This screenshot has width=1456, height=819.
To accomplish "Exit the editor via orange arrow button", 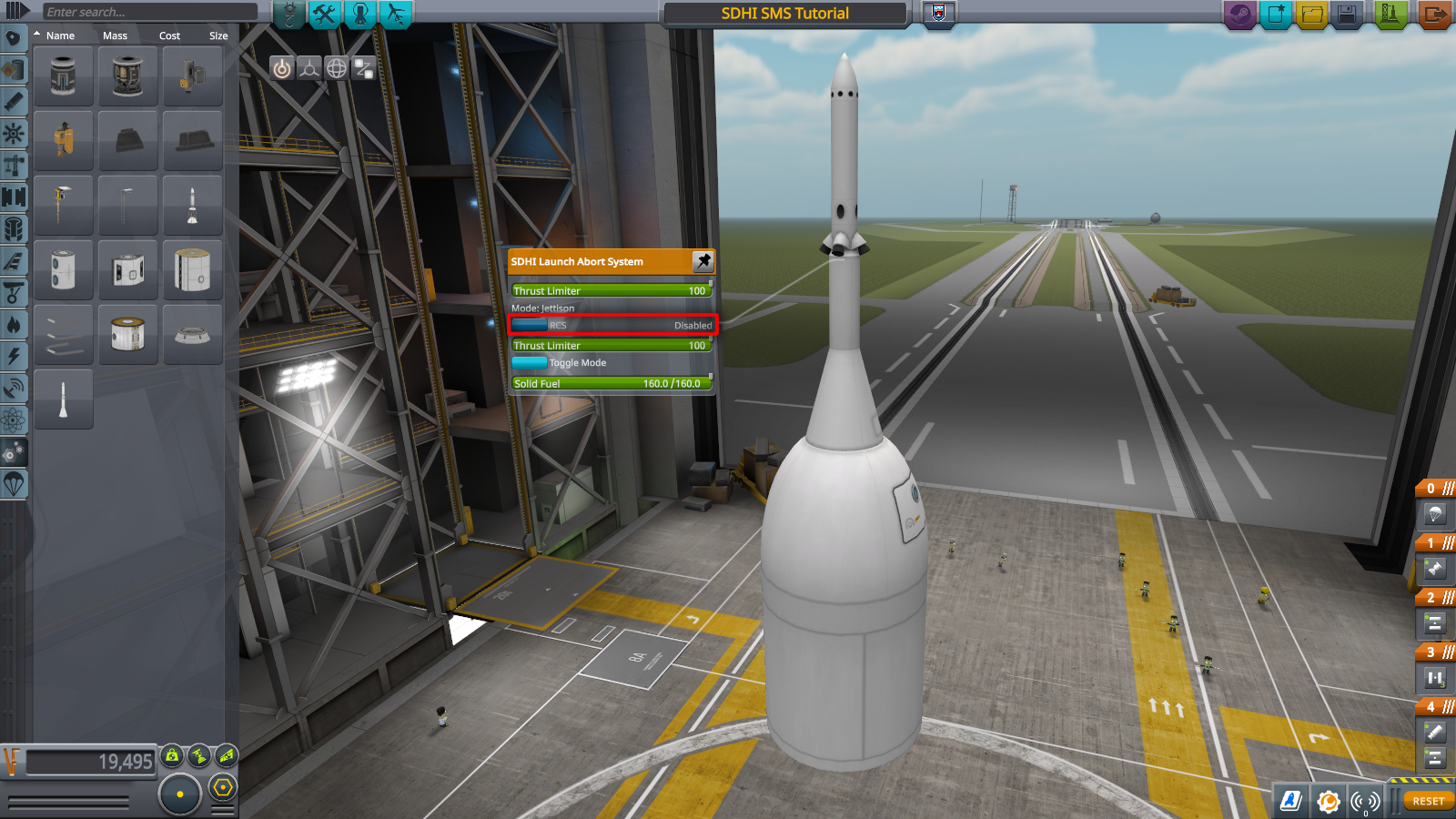I will 1434,15.
